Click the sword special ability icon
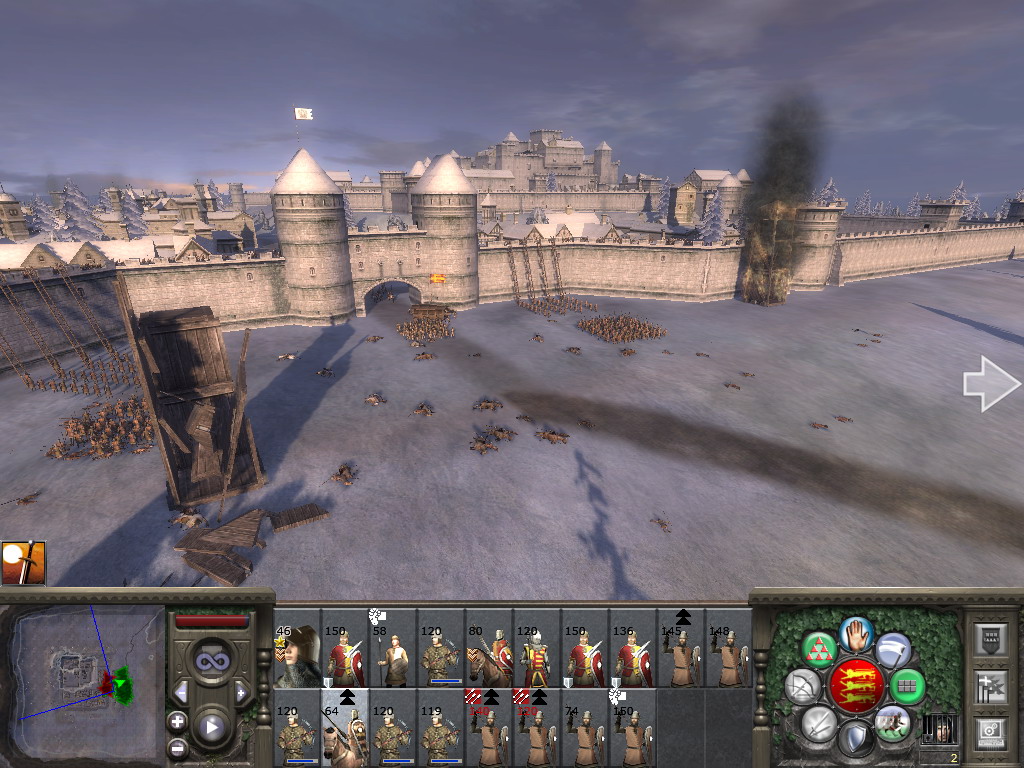 click(23, 563)
